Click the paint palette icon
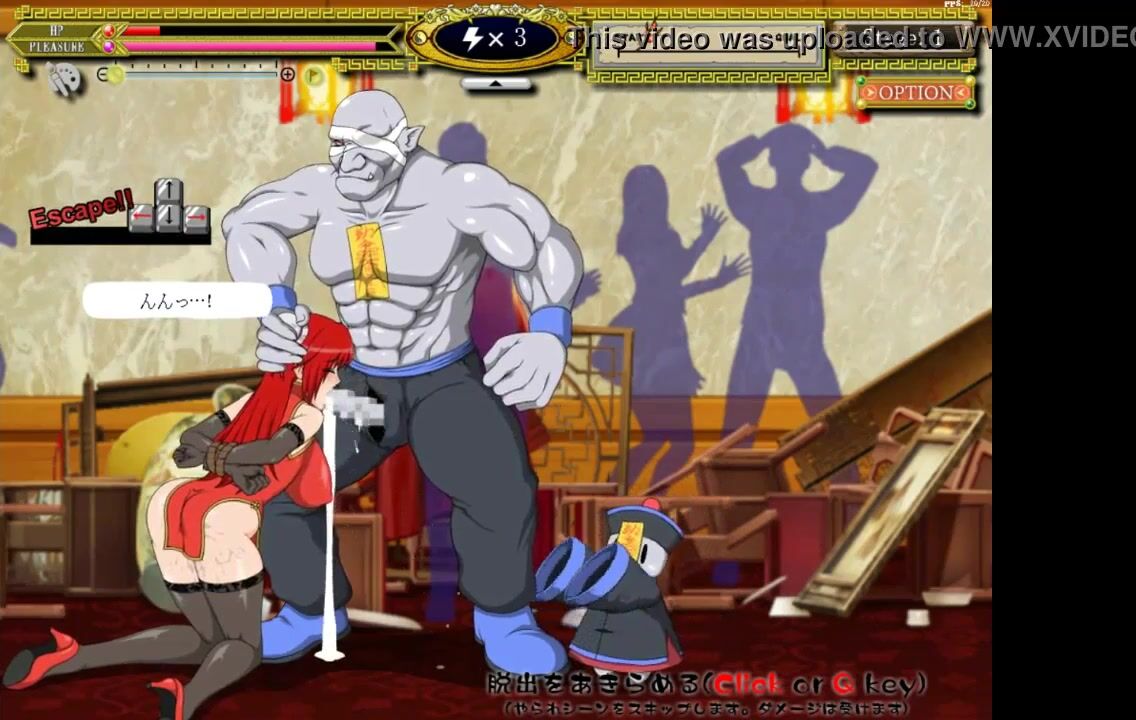Viewport: 1136px width, 720px height. 62,79
